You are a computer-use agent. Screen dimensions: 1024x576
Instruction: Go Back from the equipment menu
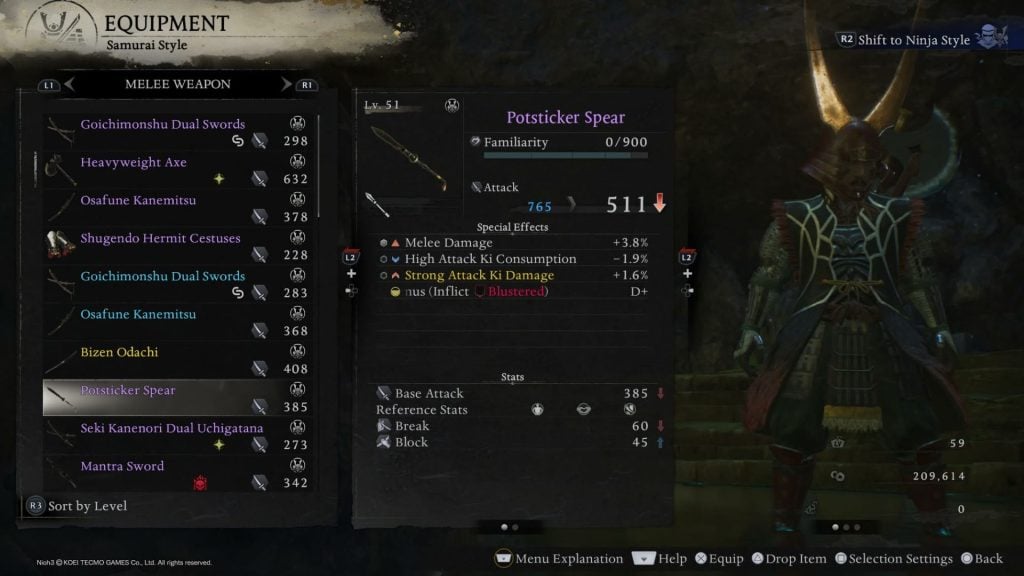981,559
